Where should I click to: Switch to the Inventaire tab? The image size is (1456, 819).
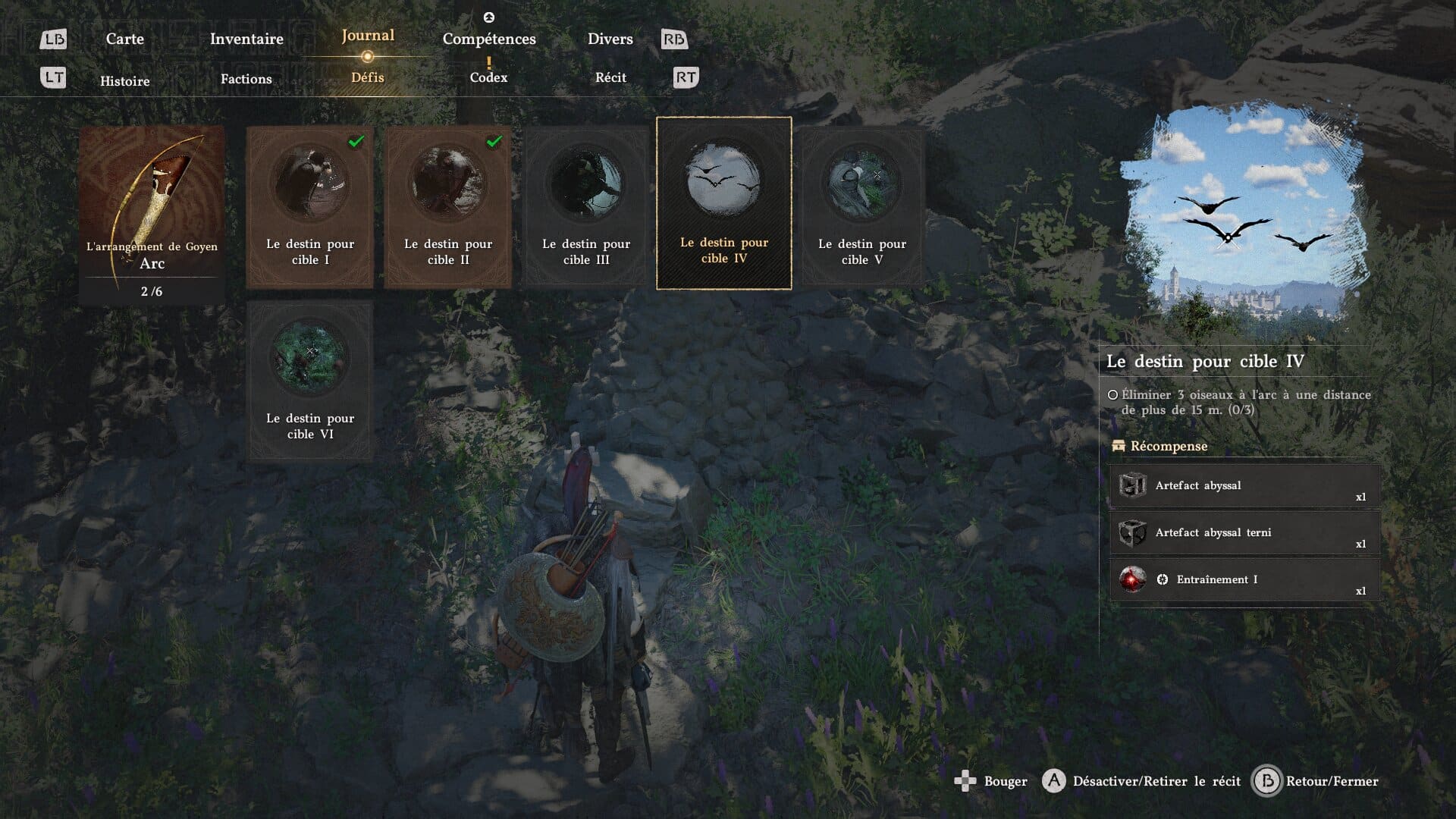click(246, 39)
